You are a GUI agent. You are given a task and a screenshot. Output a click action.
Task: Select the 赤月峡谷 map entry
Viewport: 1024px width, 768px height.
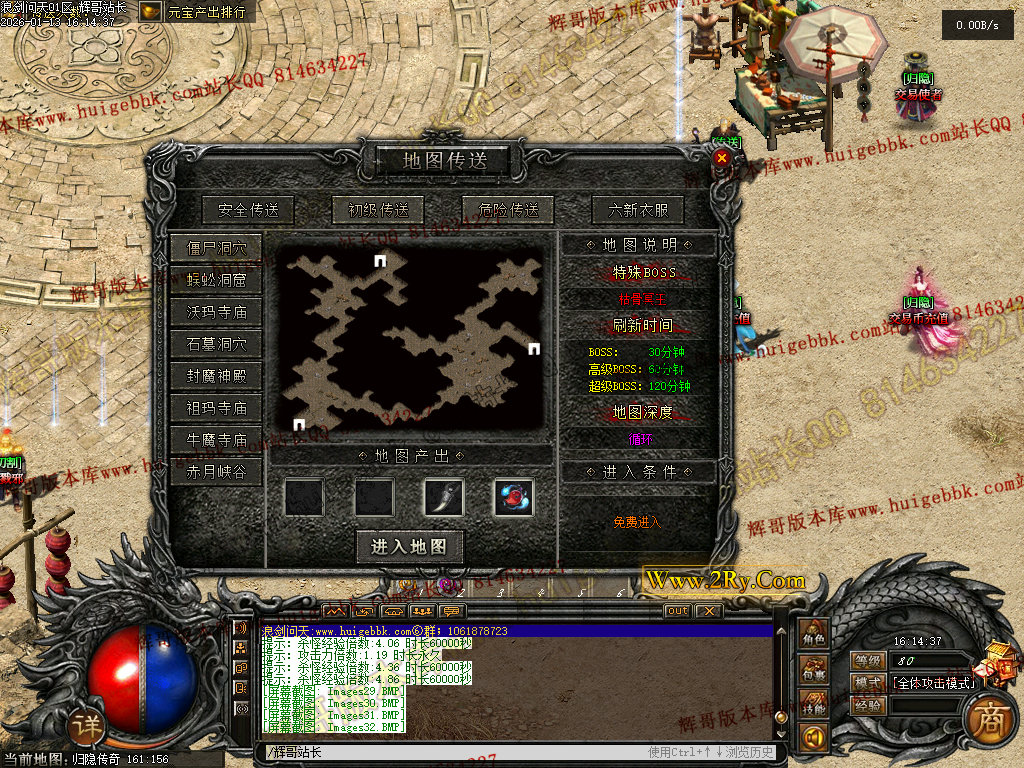click(216, 471)
